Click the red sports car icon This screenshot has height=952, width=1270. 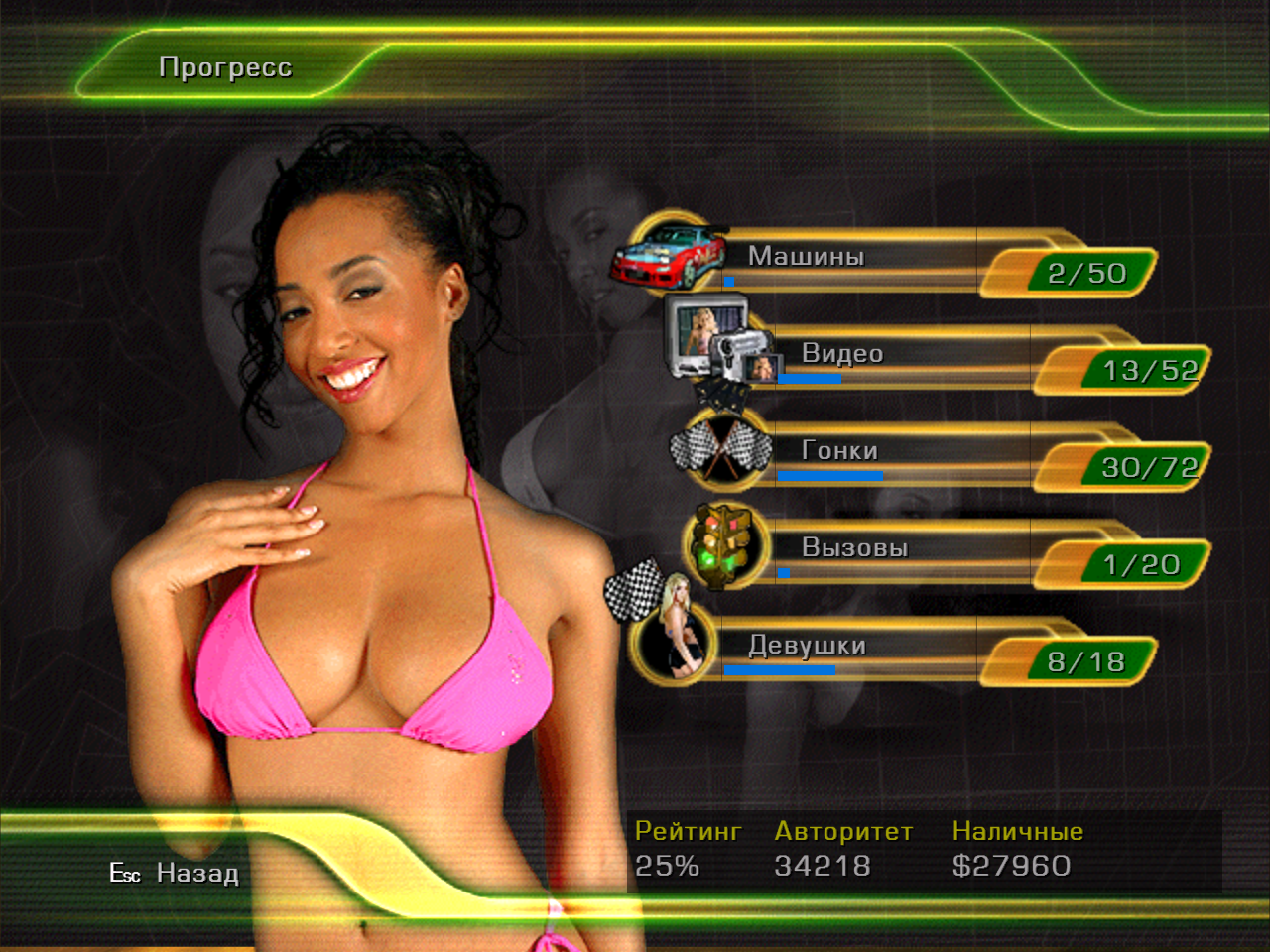pyautogui.click(x=668, y=255)
